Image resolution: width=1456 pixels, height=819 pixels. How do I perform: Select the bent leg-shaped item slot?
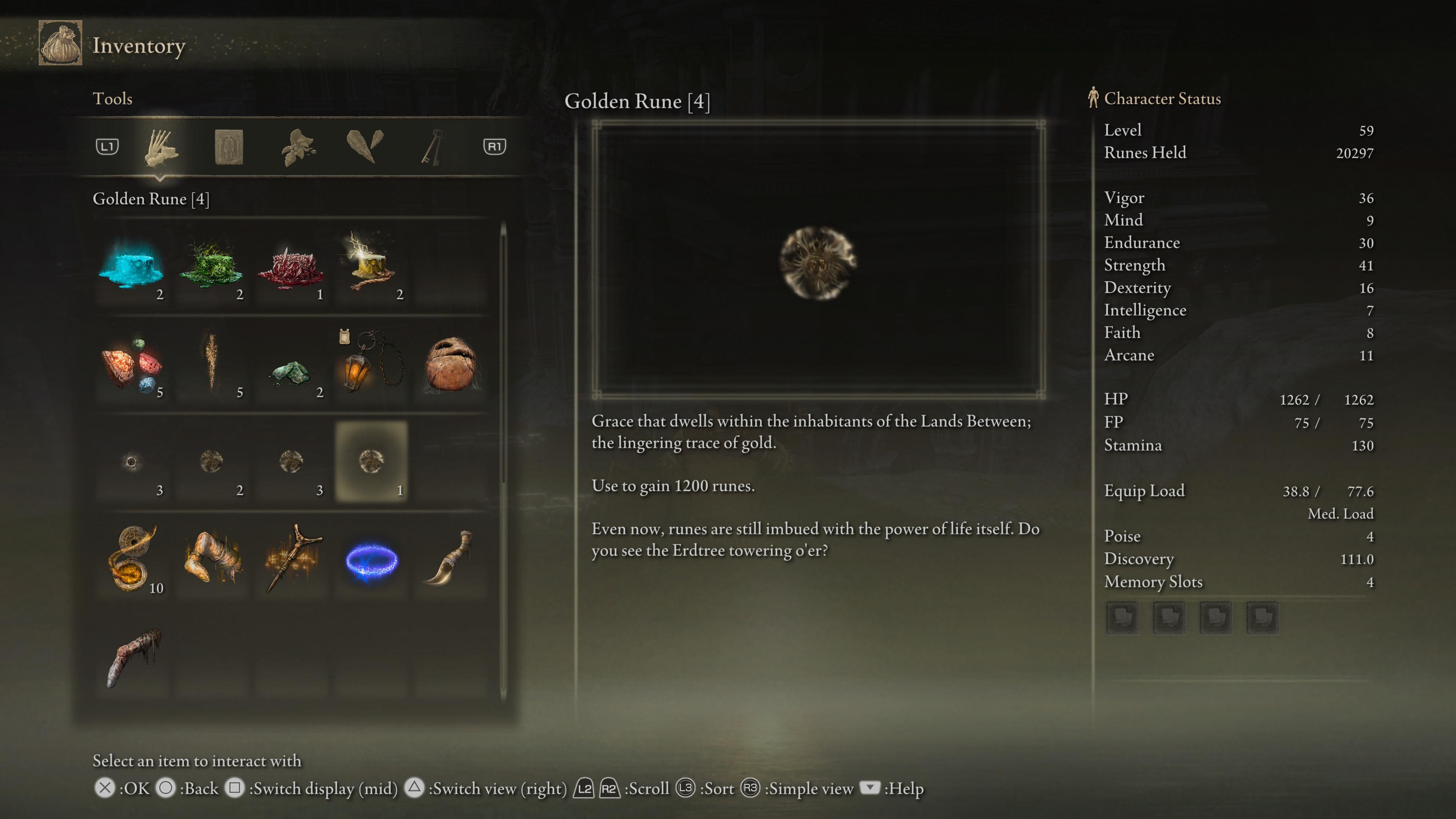212,560
